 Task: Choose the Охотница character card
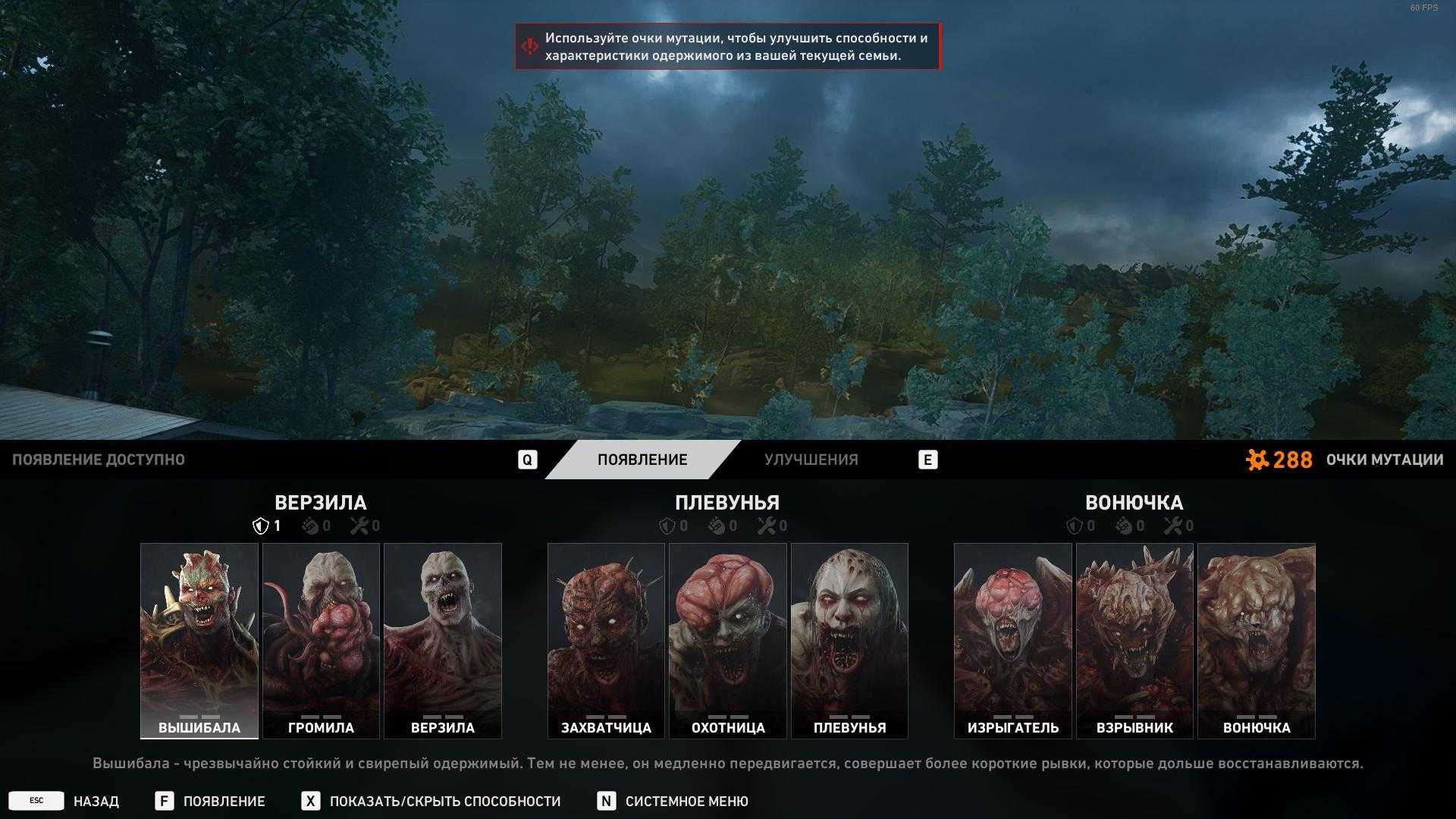pyautogui.click(x=728, y=640)
